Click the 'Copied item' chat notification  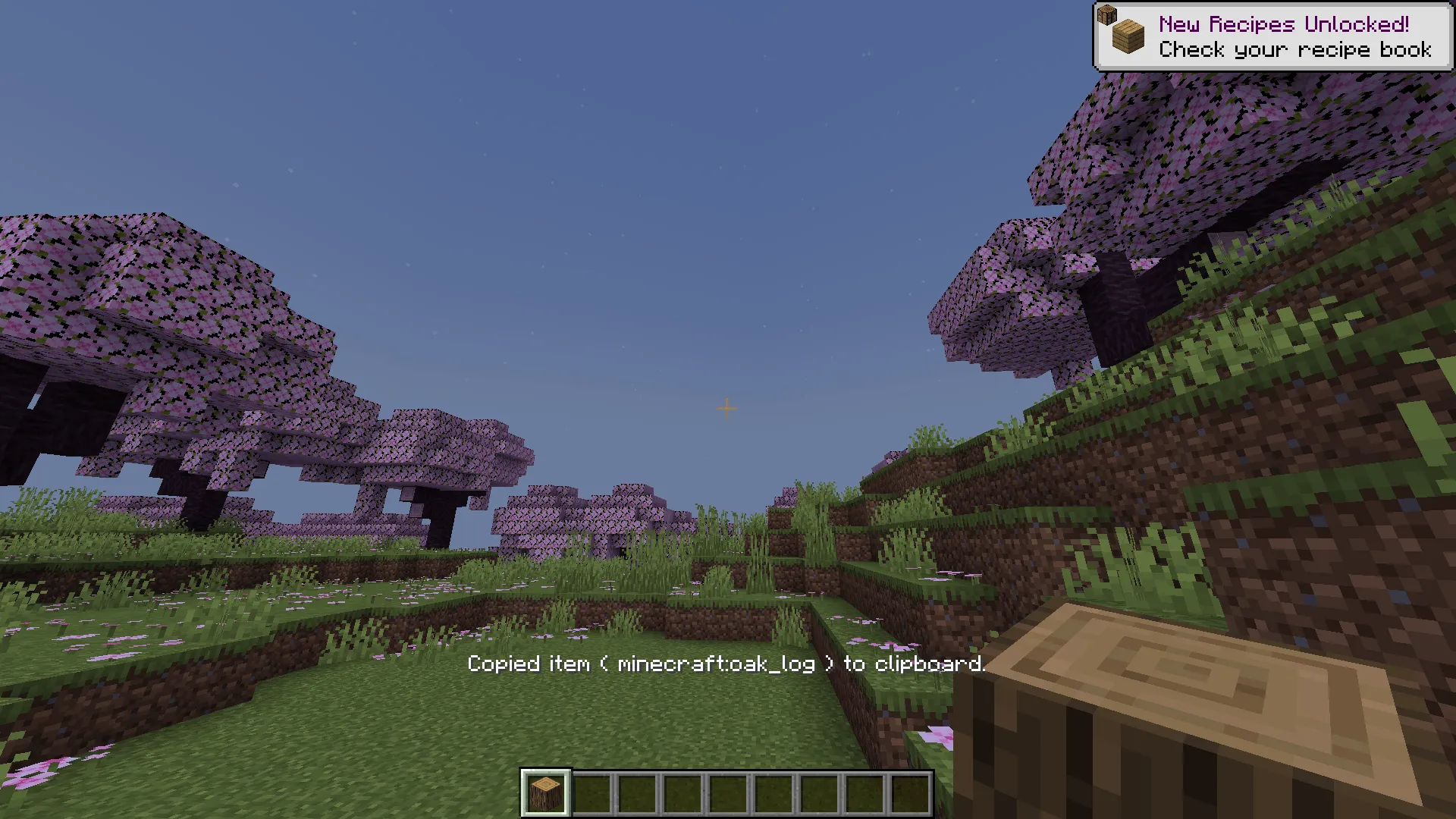529,664
